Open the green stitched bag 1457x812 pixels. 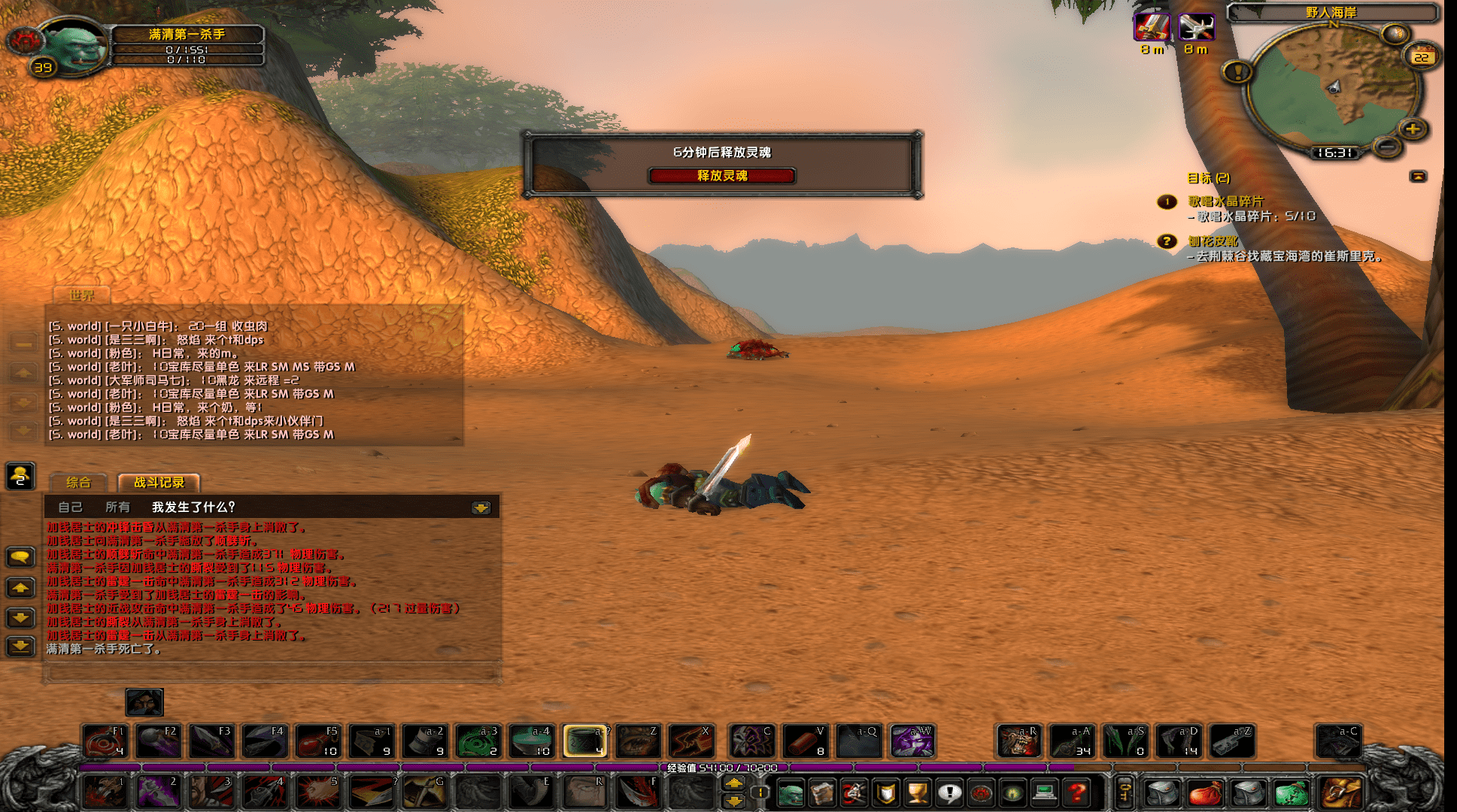coord(1291,792)
